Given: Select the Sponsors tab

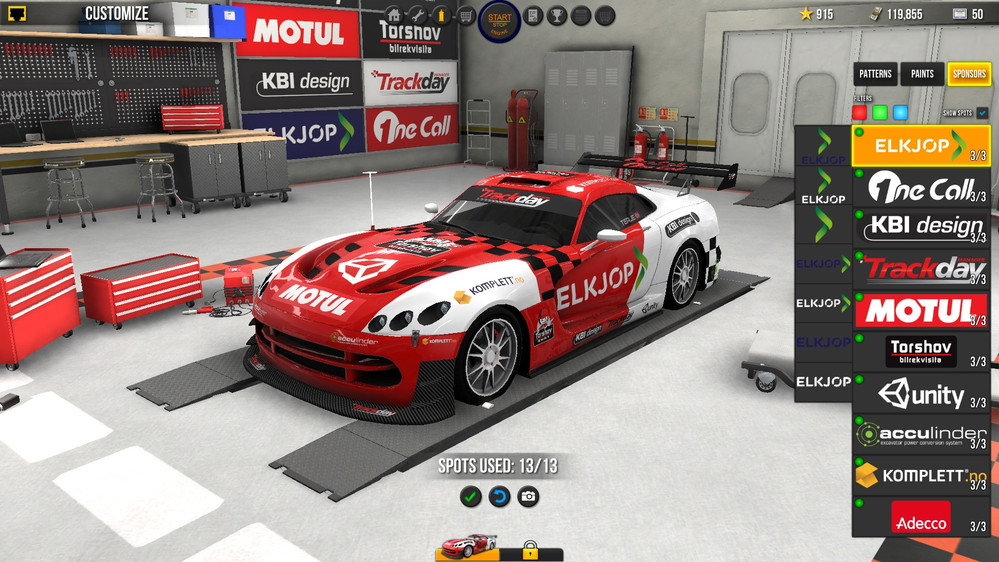Looking at the screenshot, I should 968,73.
